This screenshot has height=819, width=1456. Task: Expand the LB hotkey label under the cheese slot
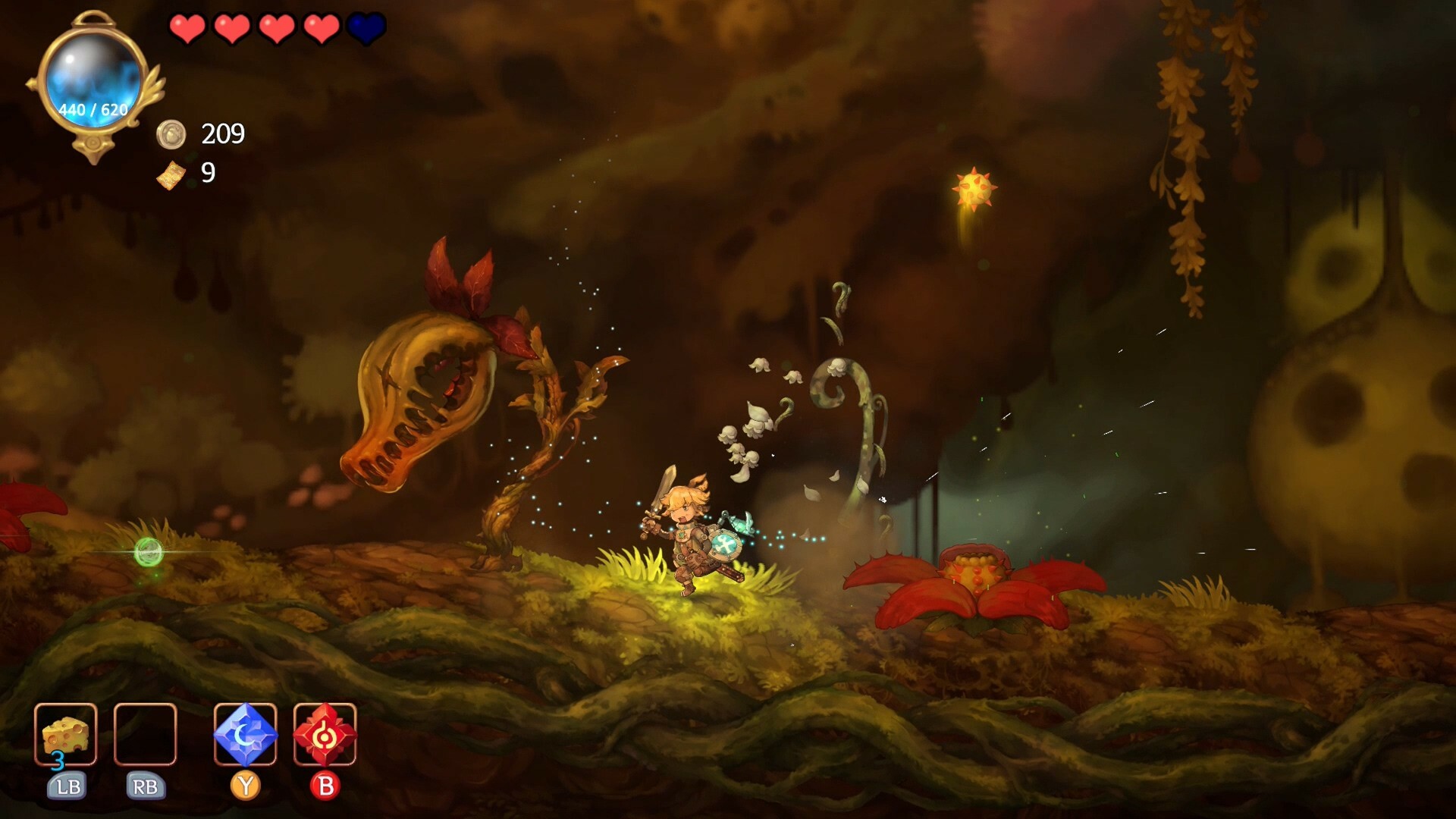(x=67, y=787)
